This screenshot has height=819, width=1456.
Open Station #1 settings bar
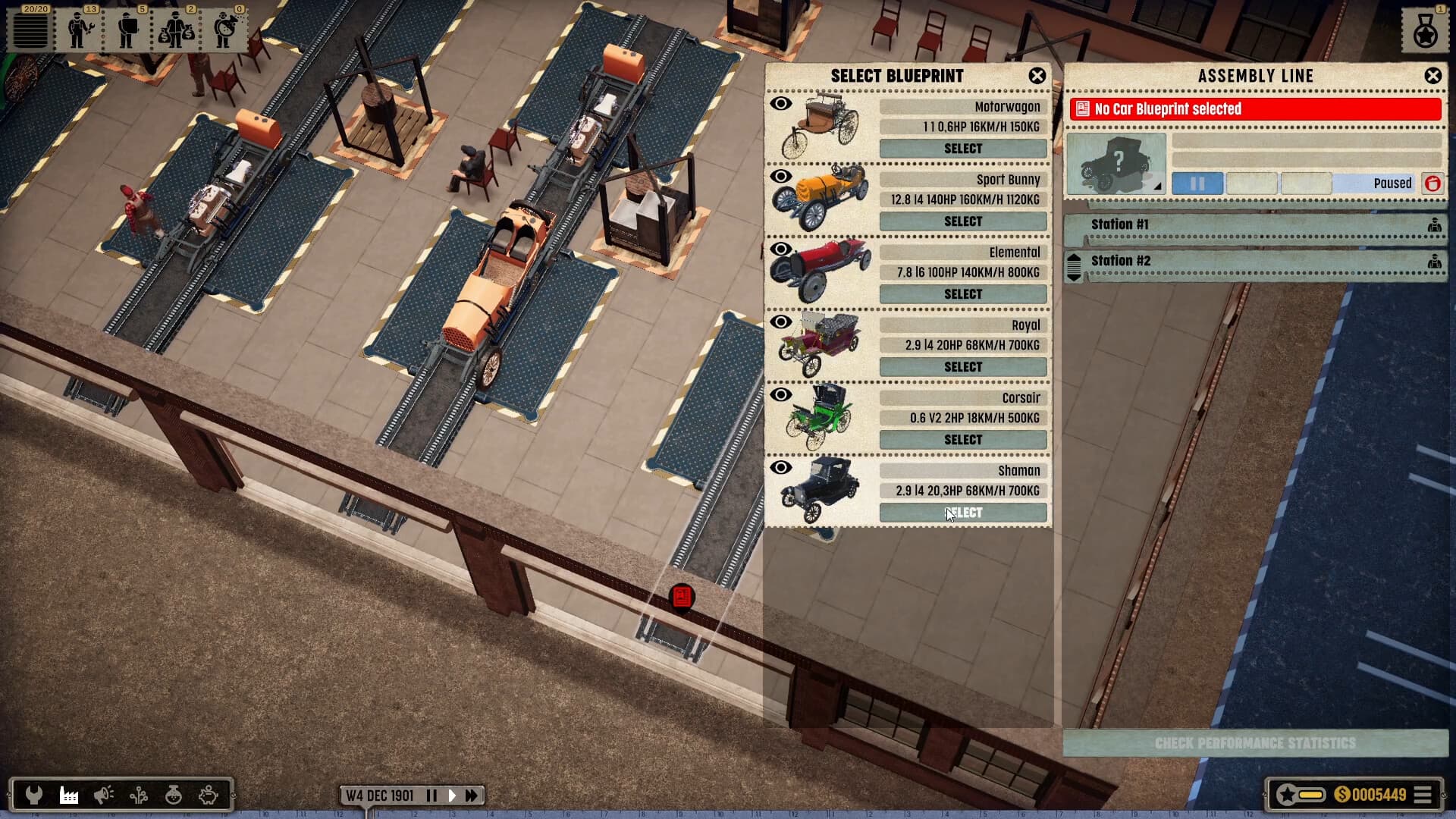(1251, 225)
